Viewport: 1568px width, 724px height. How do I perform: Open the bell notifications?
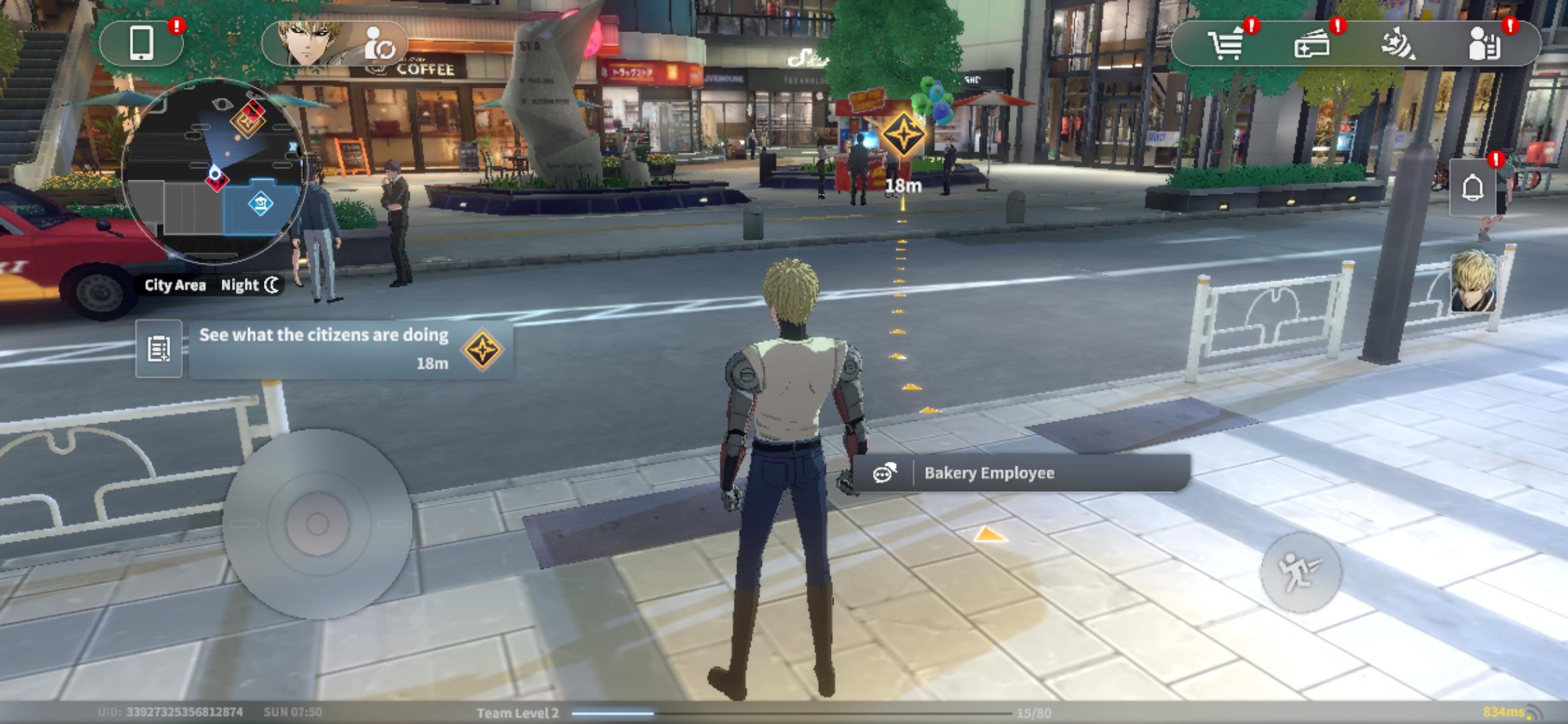click(1472, 188)
